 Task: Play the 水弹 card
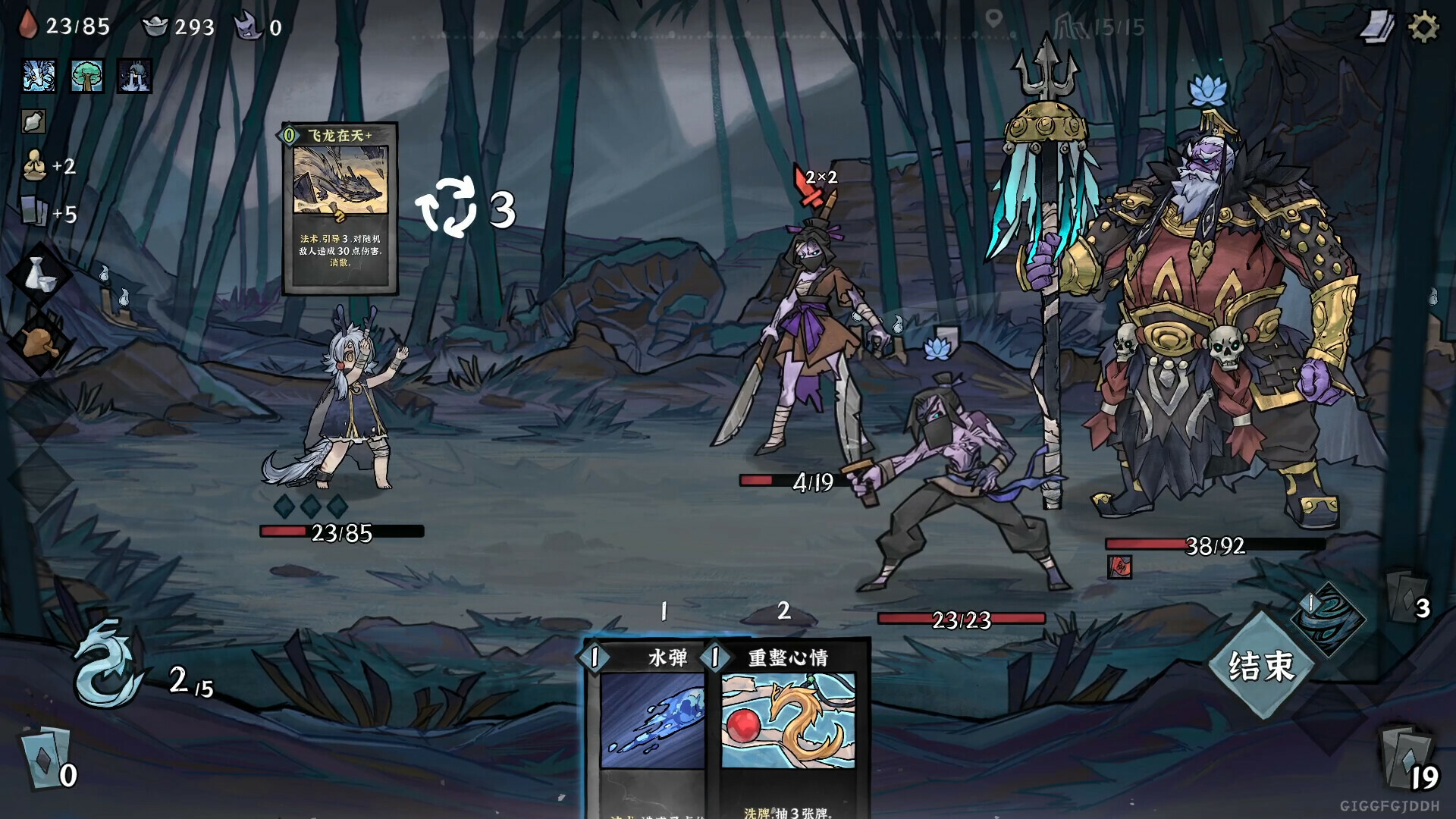[650, 720]
